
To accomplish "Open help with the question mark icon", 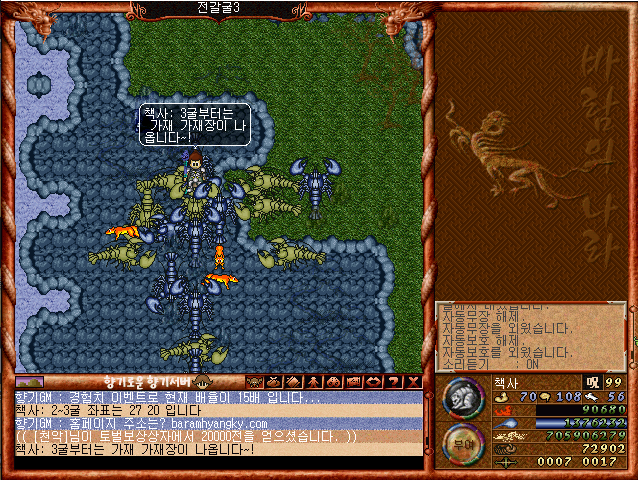I will coord(394,382).
